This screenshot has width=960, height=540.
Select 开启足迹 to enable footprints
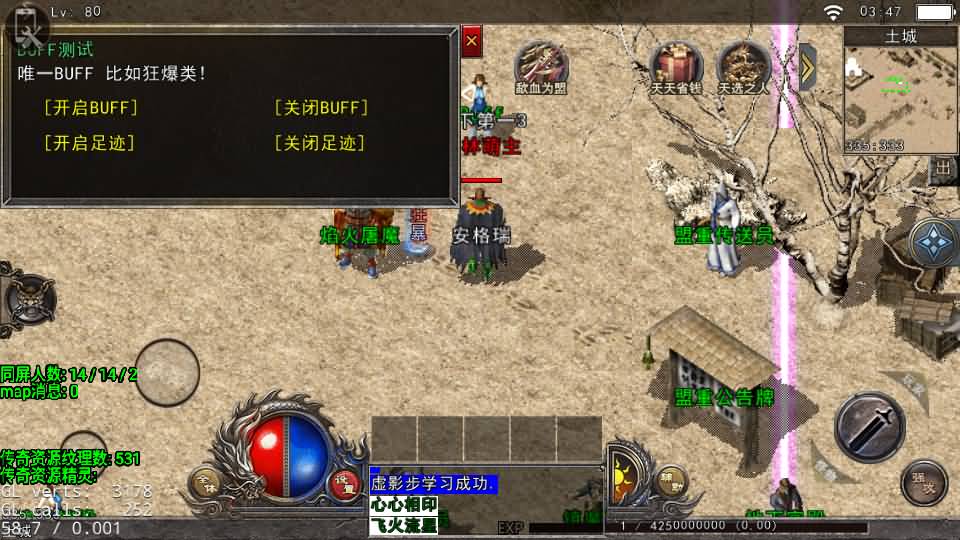coord(89,143)
